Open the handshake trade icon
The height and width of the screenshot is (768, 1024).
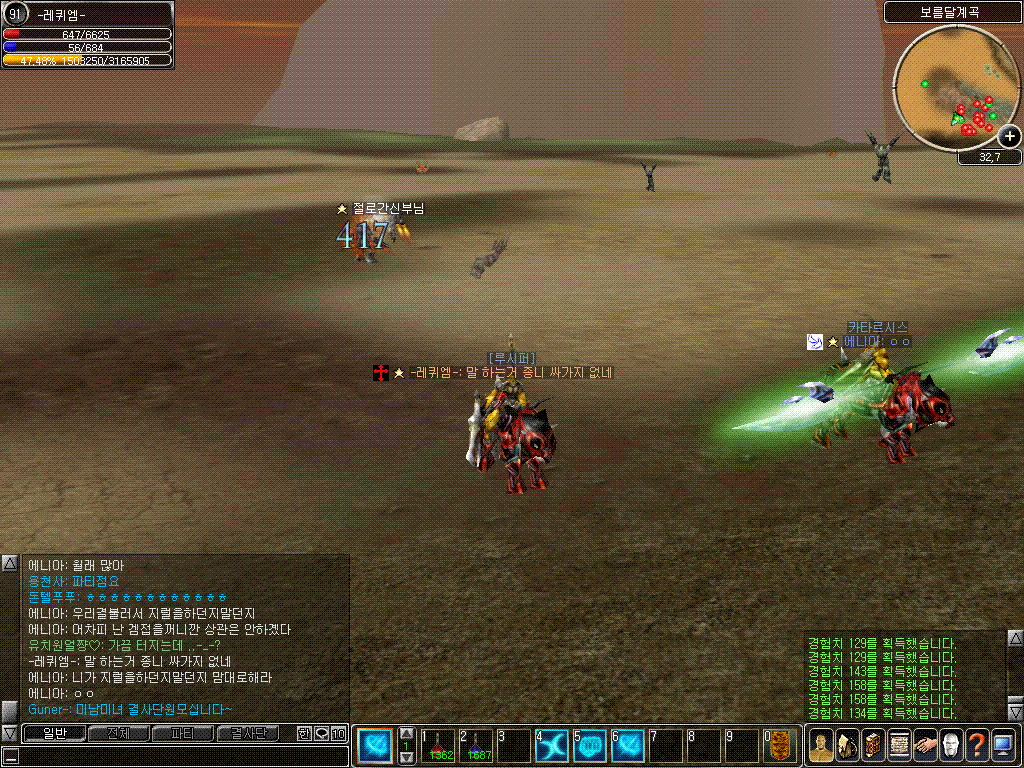(924, 746)
